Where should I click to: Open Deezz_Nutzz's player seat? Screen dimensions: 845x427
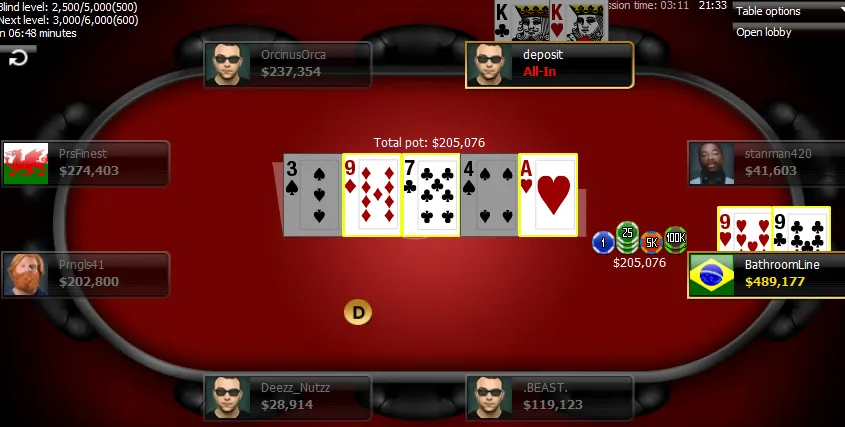[x=287, y=397]
